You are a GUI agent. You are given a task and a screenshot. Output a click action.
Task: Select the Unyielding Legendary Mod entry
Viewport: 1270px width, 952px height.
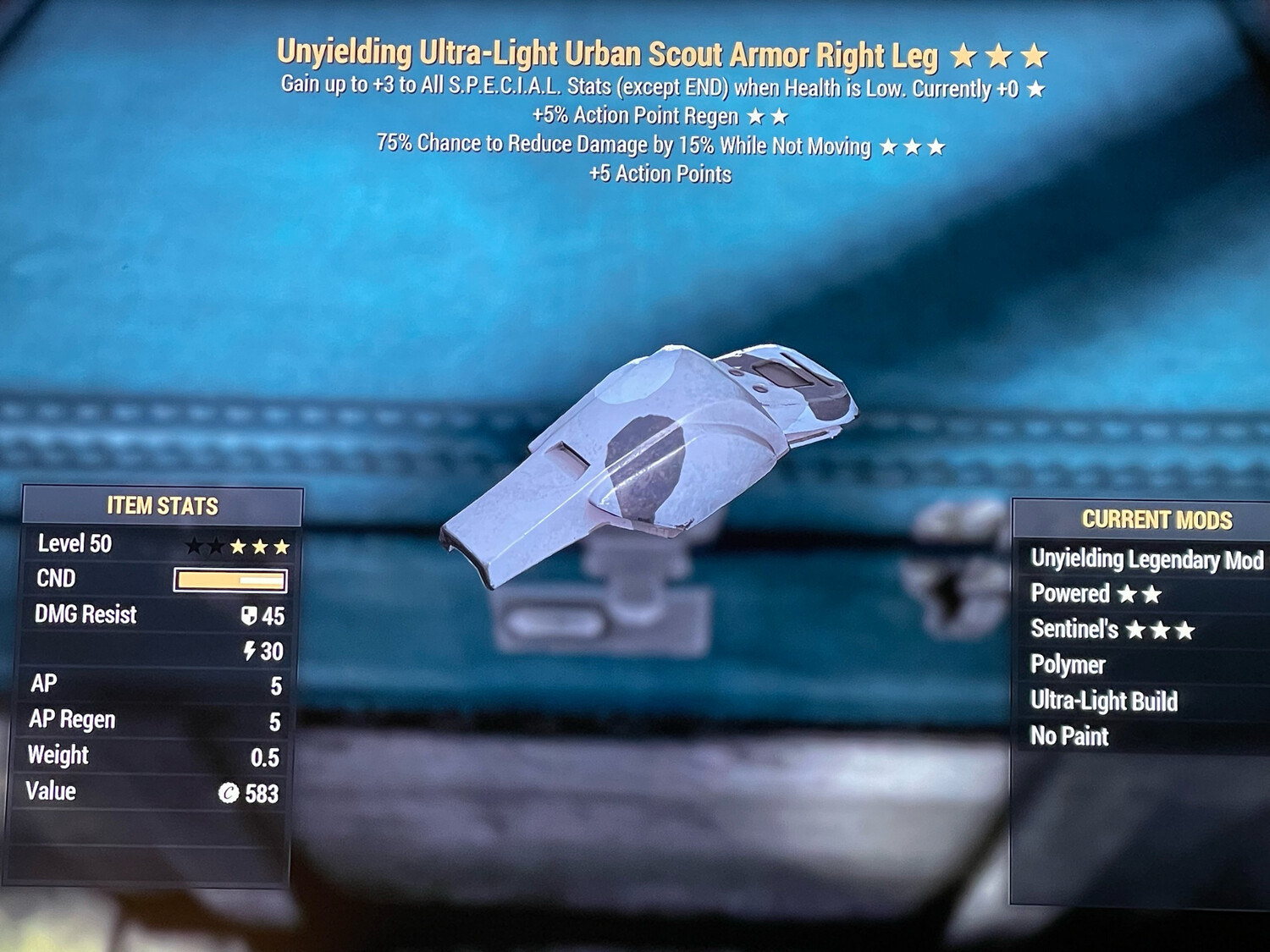coord(1146,559)
